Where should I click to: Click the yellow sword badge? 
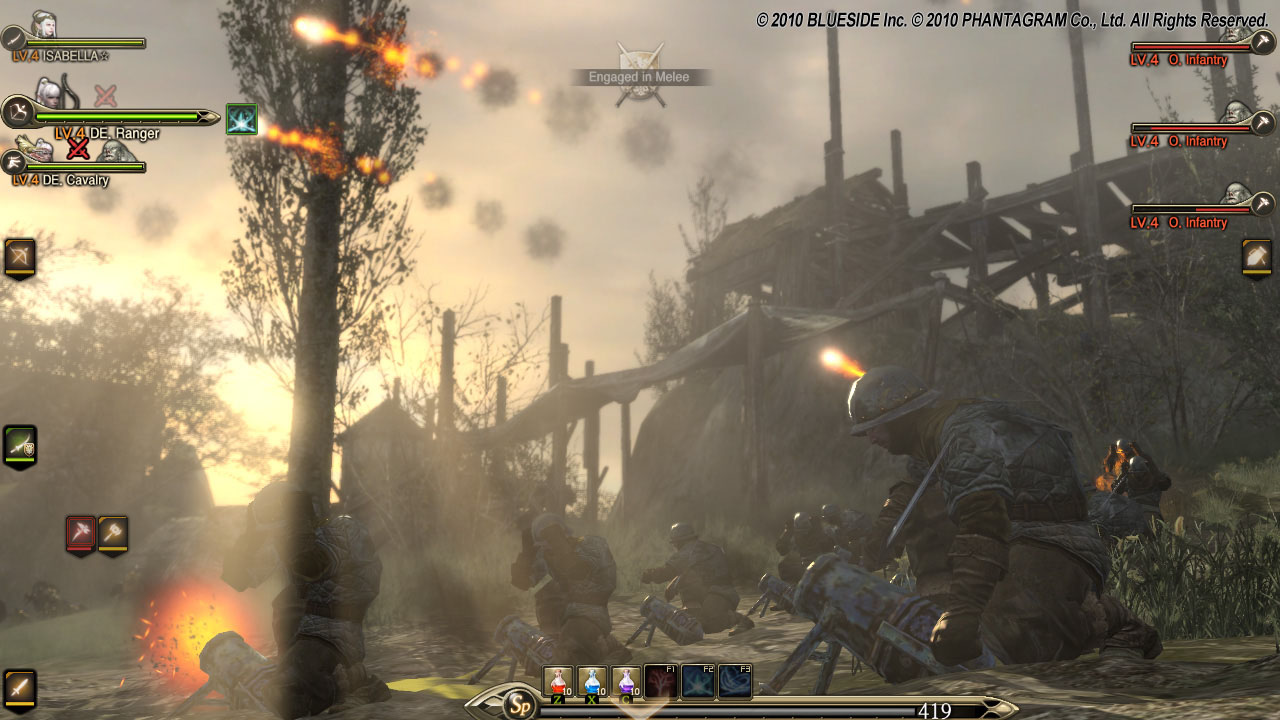(20, 688)
